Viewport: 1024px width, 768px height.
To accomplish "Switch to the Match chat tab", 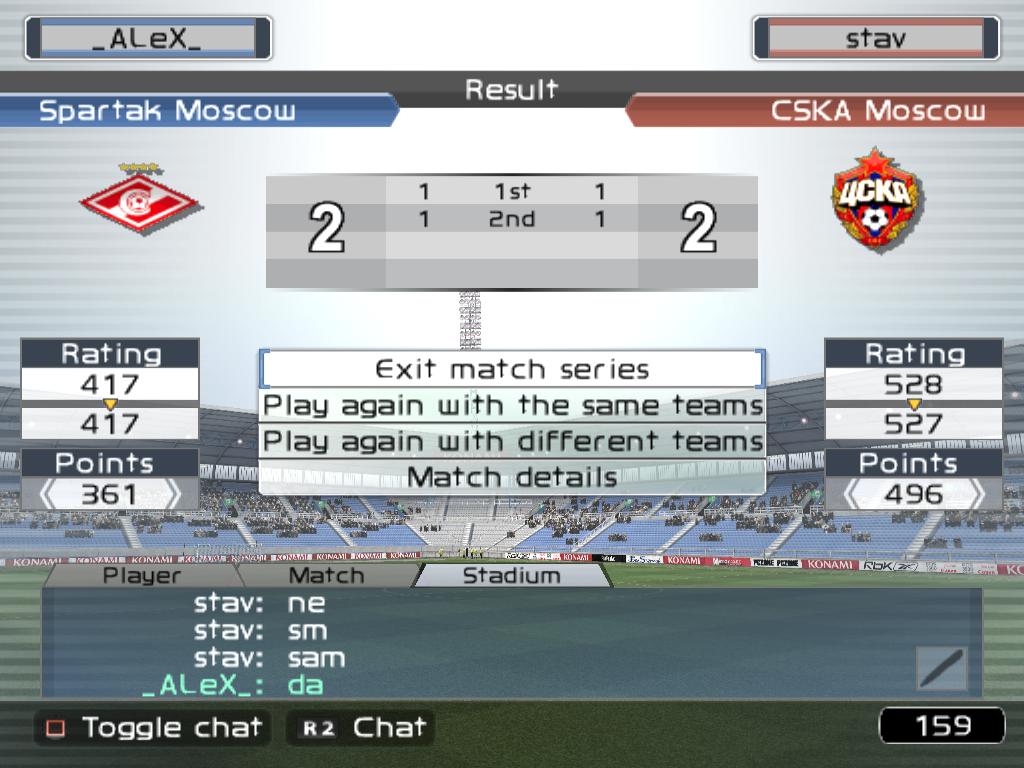I will click(x=326, y=575).
